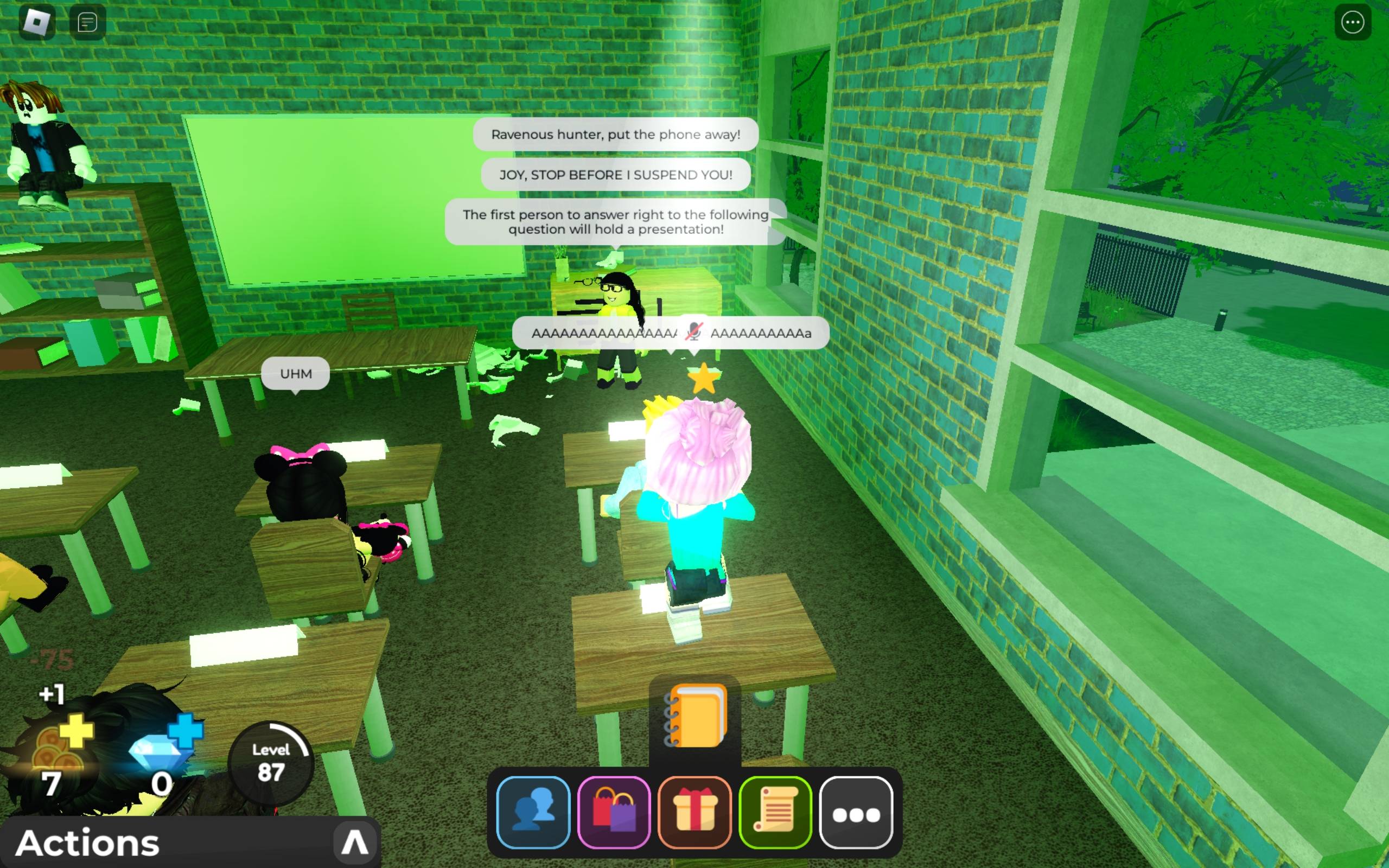Buy more coins with plus

pyautogui.click(x=77, y=731)
